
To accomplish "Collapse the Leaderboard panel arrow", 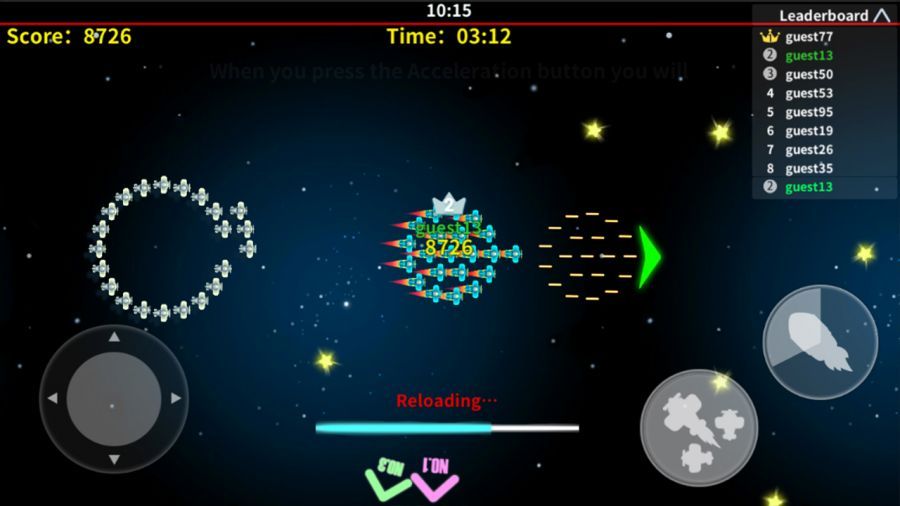I will point(881,15).
